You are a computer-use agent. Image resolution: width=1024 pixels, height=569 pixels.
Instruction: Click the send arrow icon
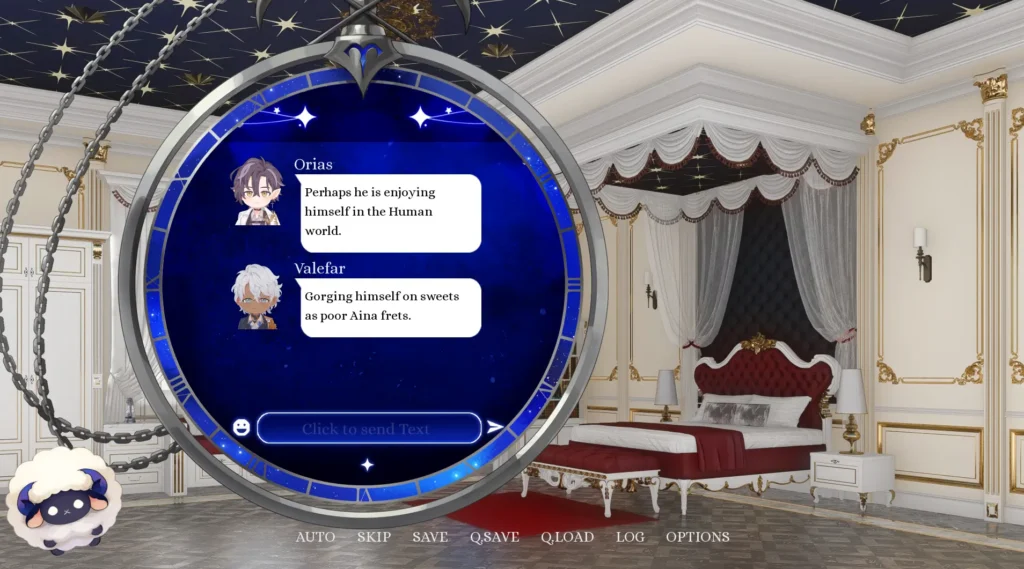495,428
